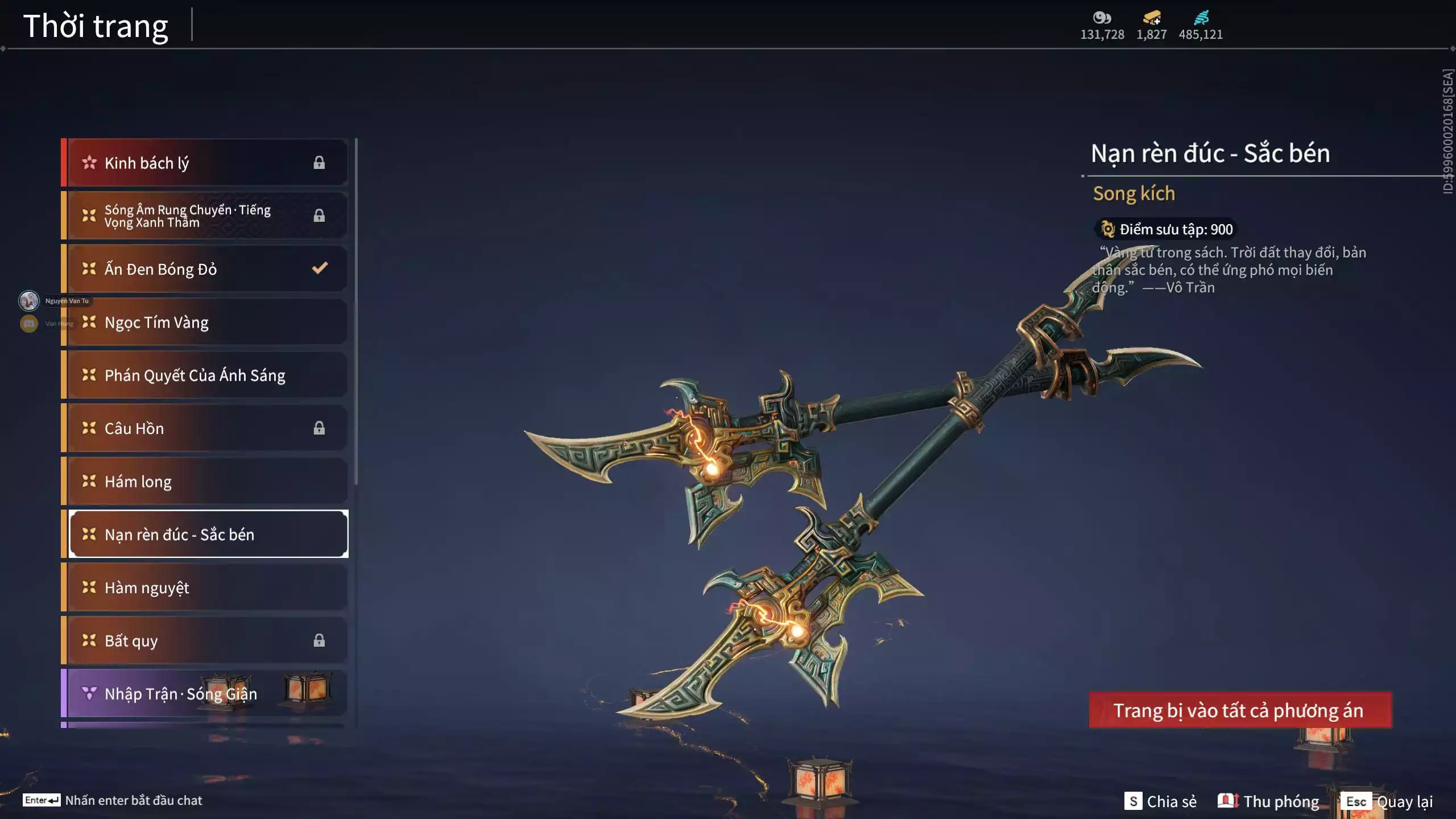Choose Phán Quyết Của Ánh Sáng skin
The width and height of the screenshot is (1456, 819).
coord(205,375)
